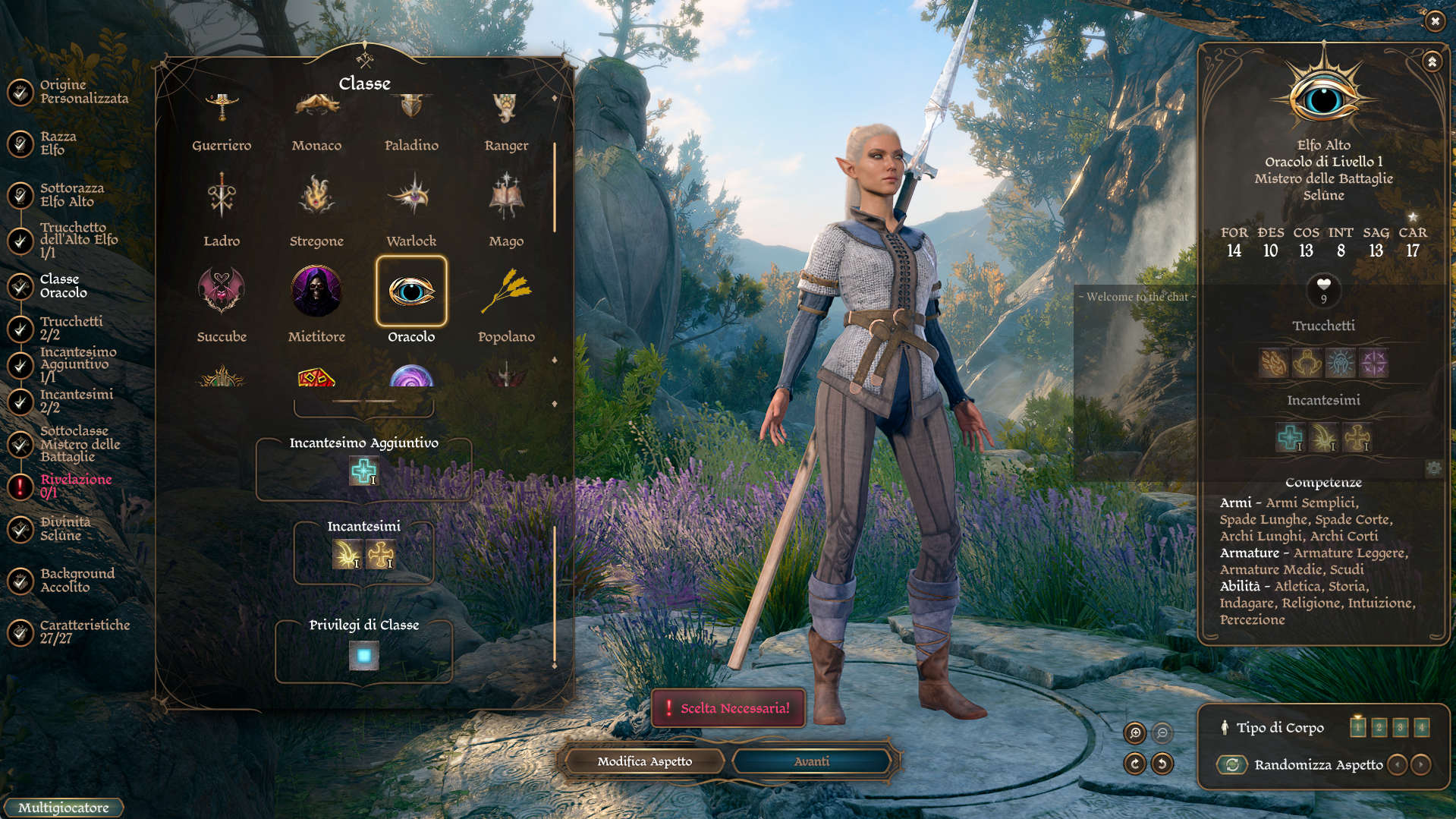The height and width of the screenshot is (819, 1456).
Task: Collapse the character summary panel
Action: tap(1432, 61)
